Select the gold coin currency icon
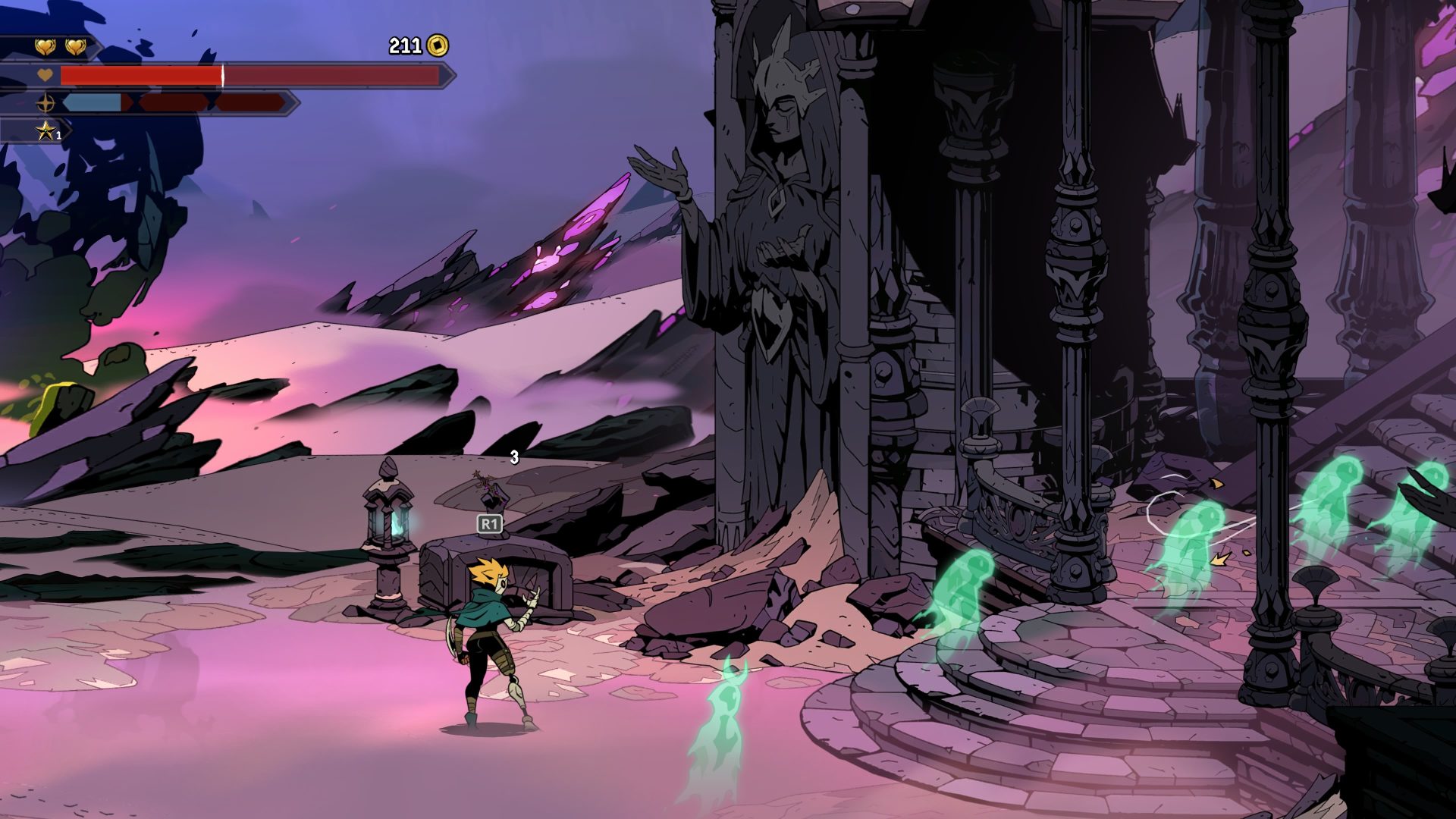The width and height of the screenshot is (1456, 819). coord(438,46)
